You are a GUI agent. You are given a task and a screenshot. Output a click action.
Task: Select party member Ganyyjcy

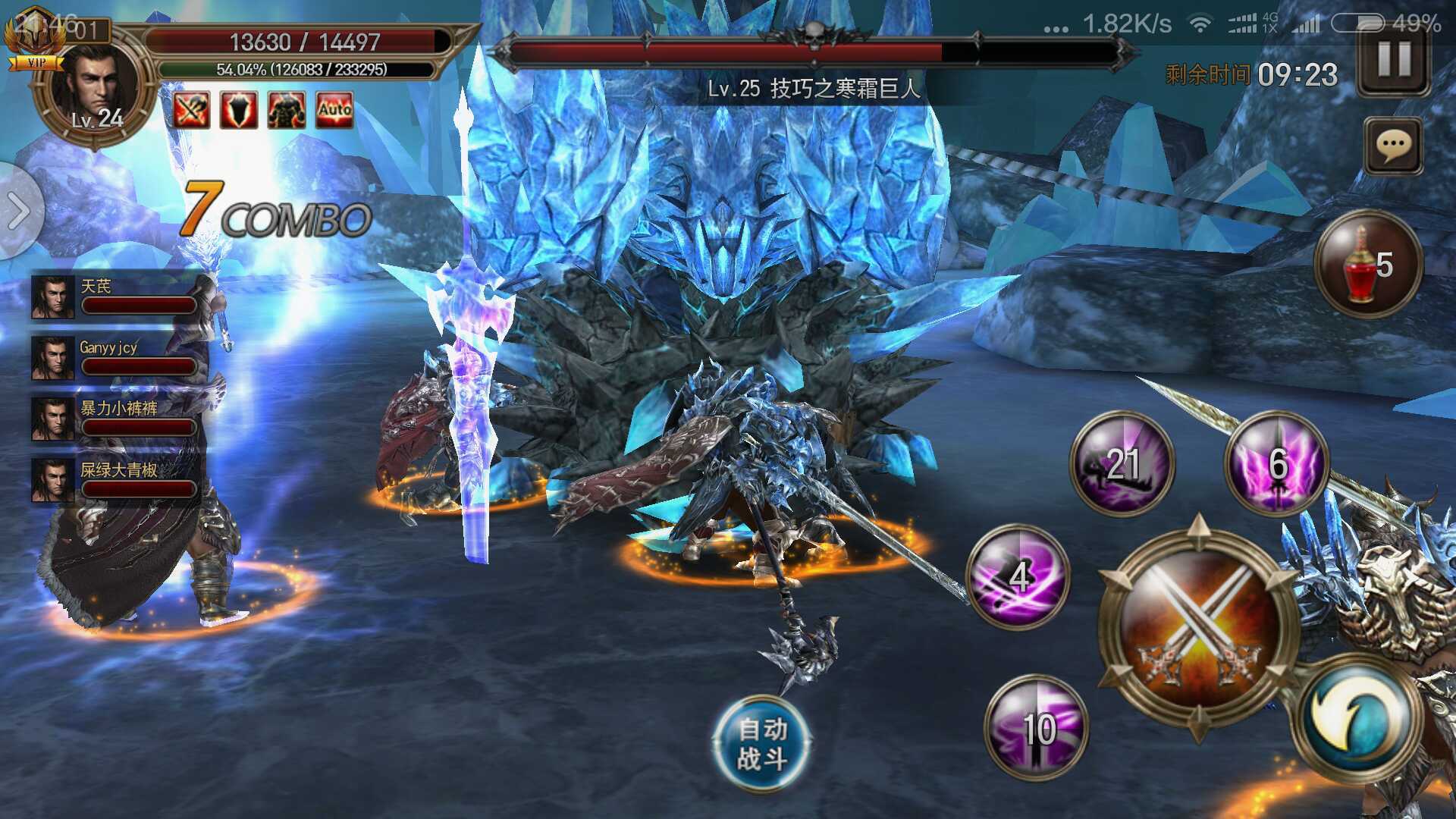point(115,358)
